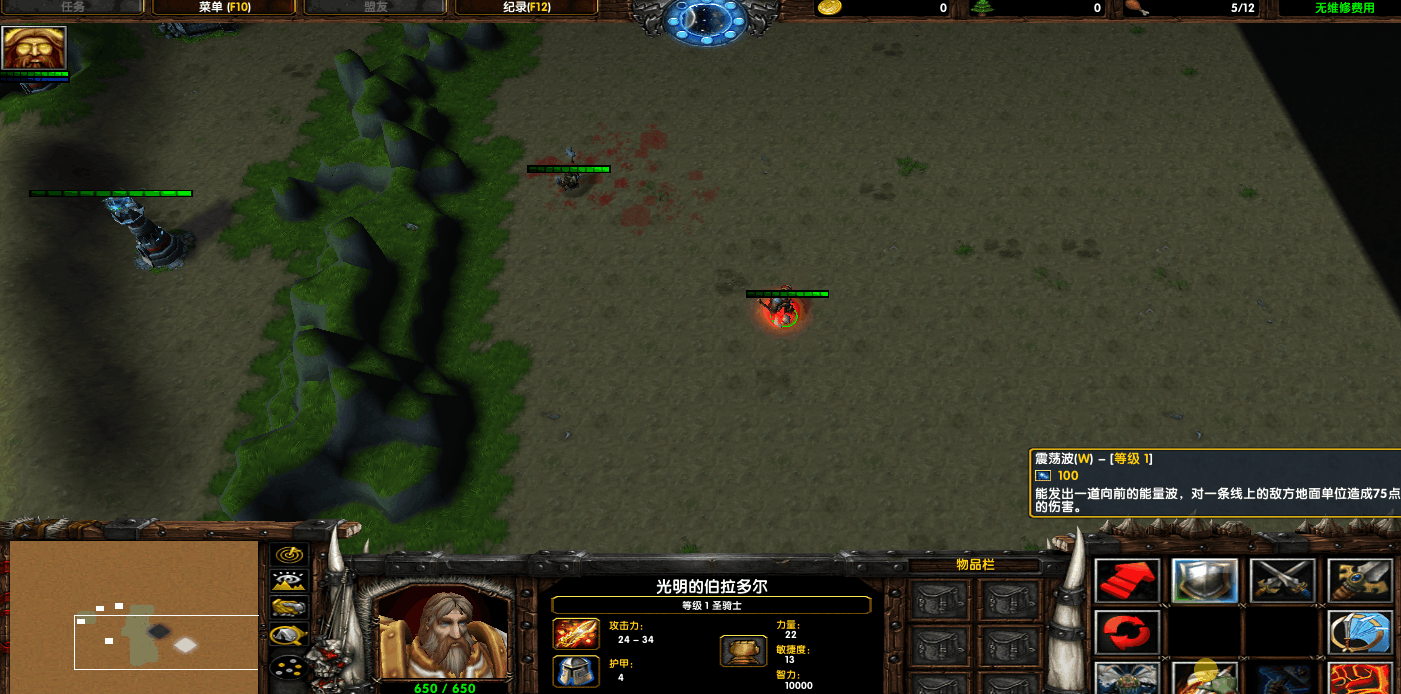The image size is (1401, 694).
Task: Select the hero icon in the top-left corner
Action: point(34,48)
